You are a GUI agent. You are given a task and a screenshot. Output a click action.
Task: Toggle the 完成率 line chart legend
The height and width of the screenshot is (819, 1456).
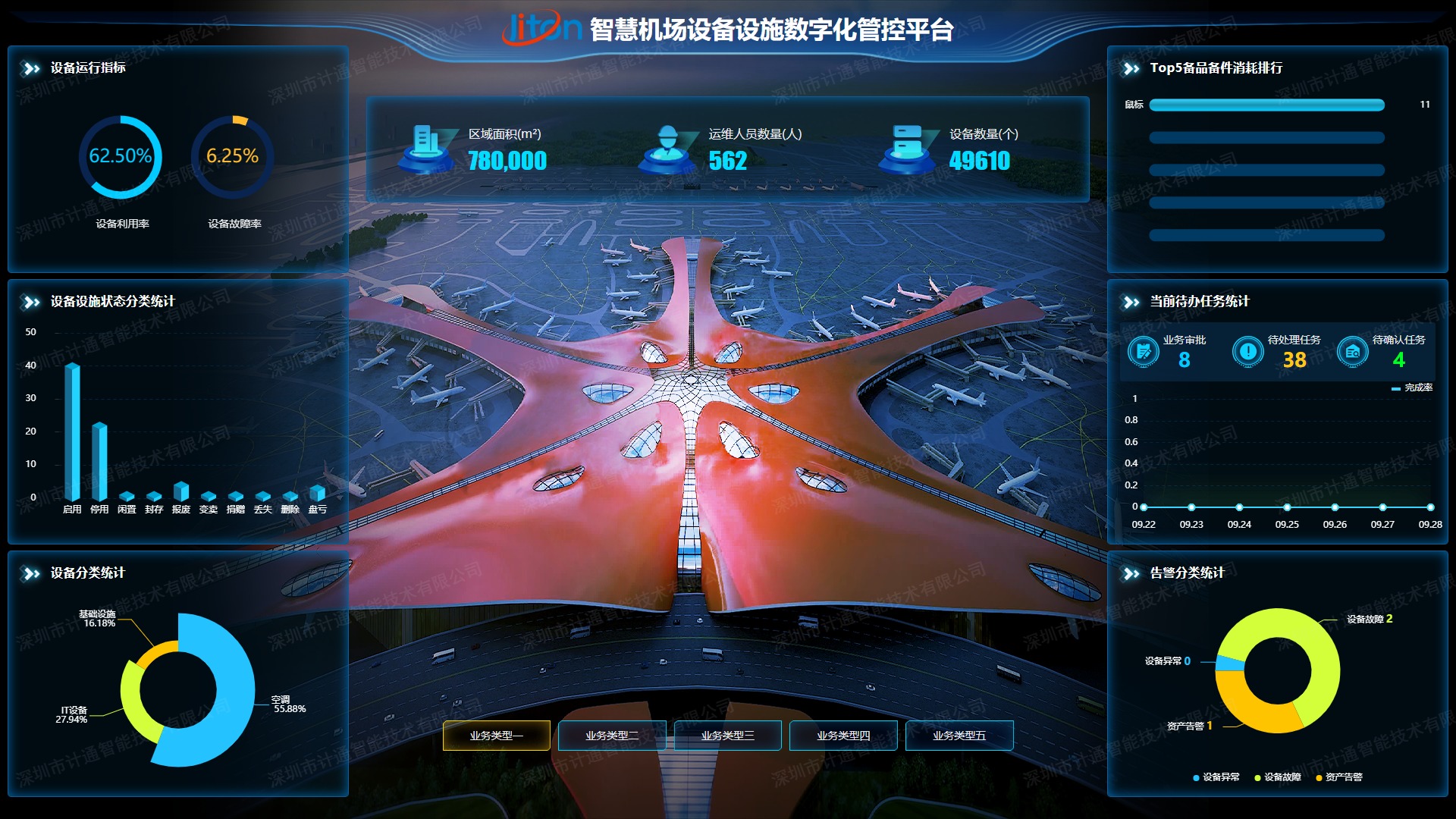[x=1412, y=388]
